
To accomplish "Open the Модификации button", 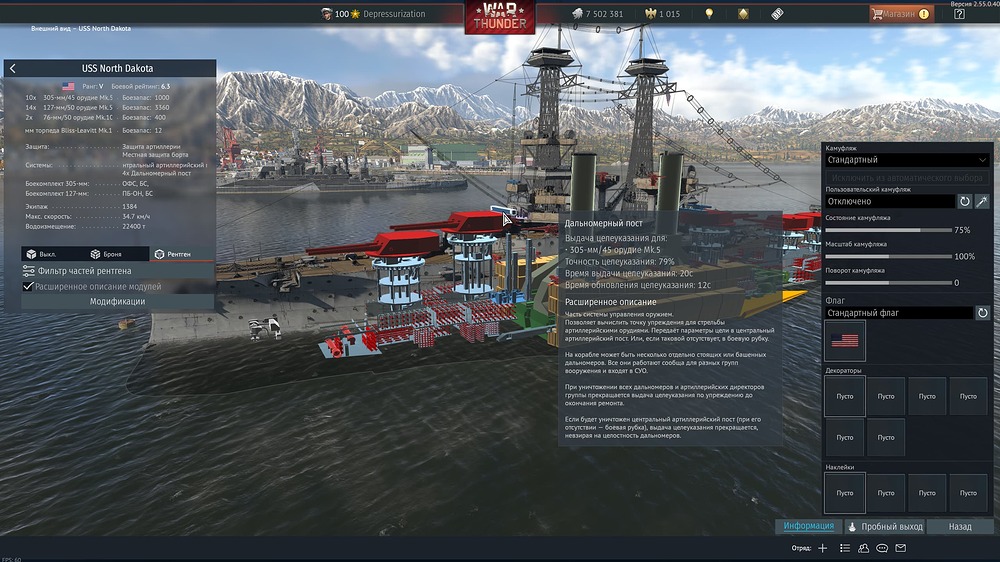I will pos(117,301).
